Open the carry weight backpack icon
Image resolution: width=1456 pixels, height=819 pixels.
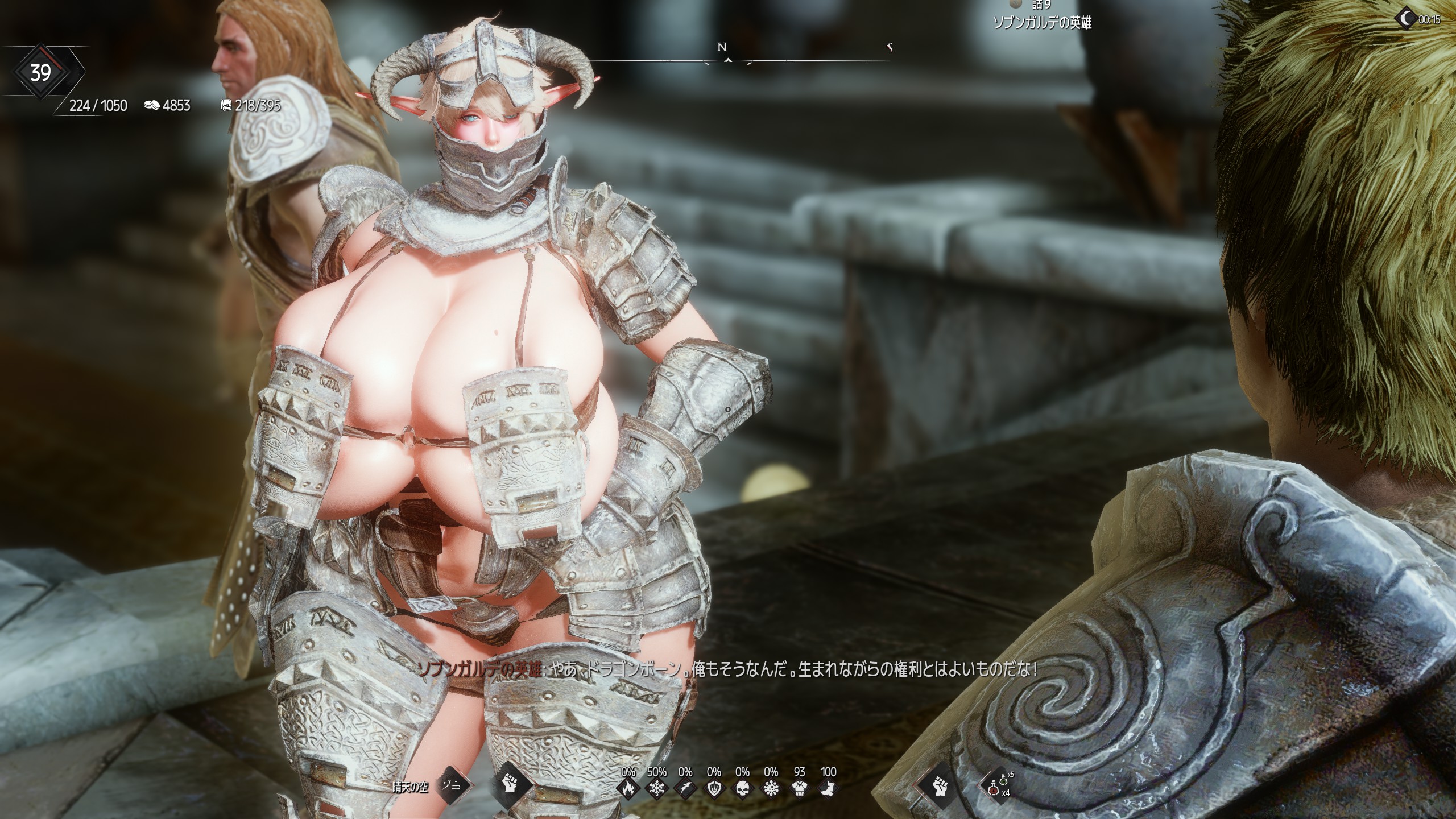[x=226, y=105]
